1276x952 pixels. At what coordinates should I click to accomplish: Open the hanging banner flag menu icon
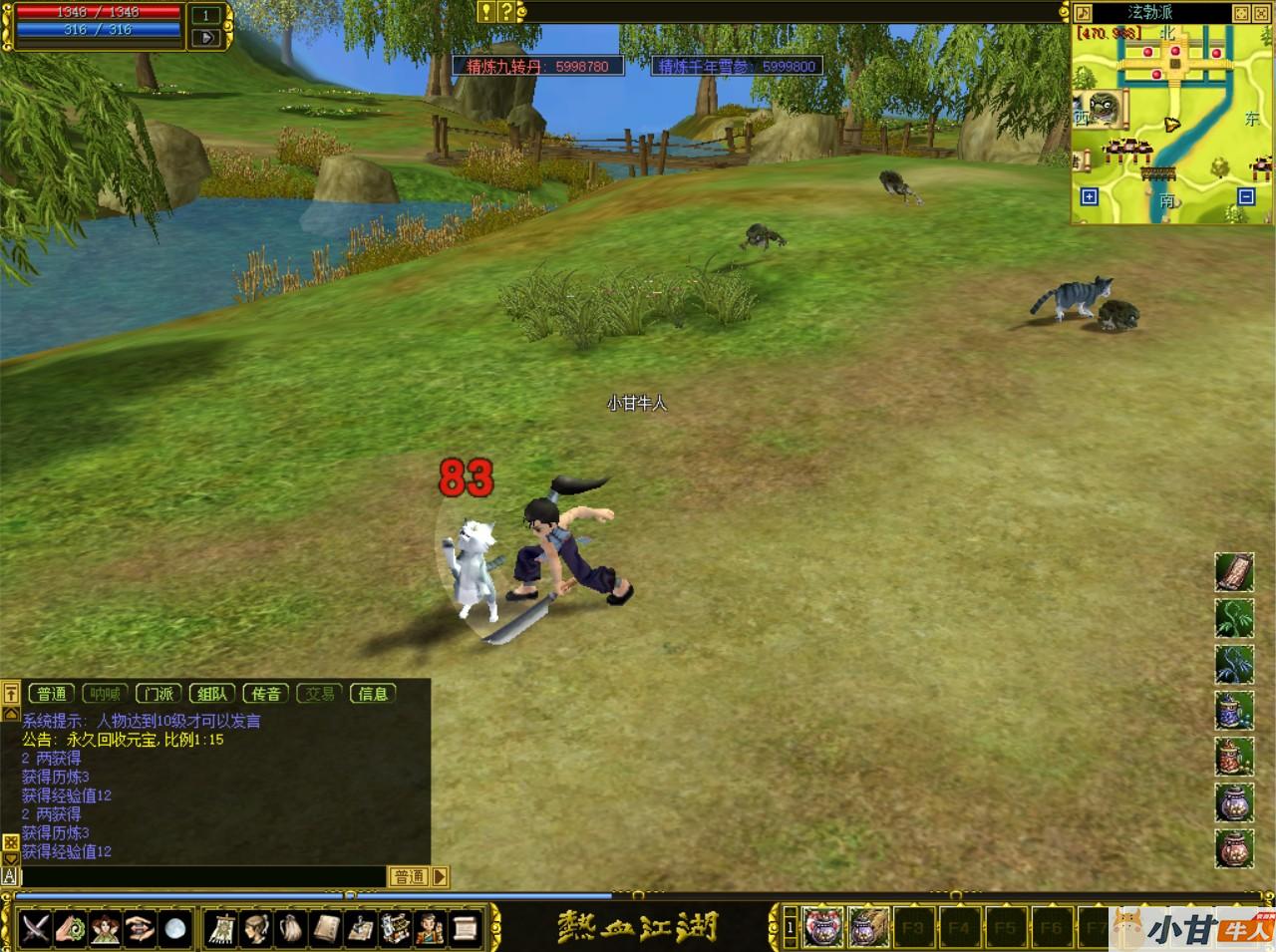coord(221,928)
